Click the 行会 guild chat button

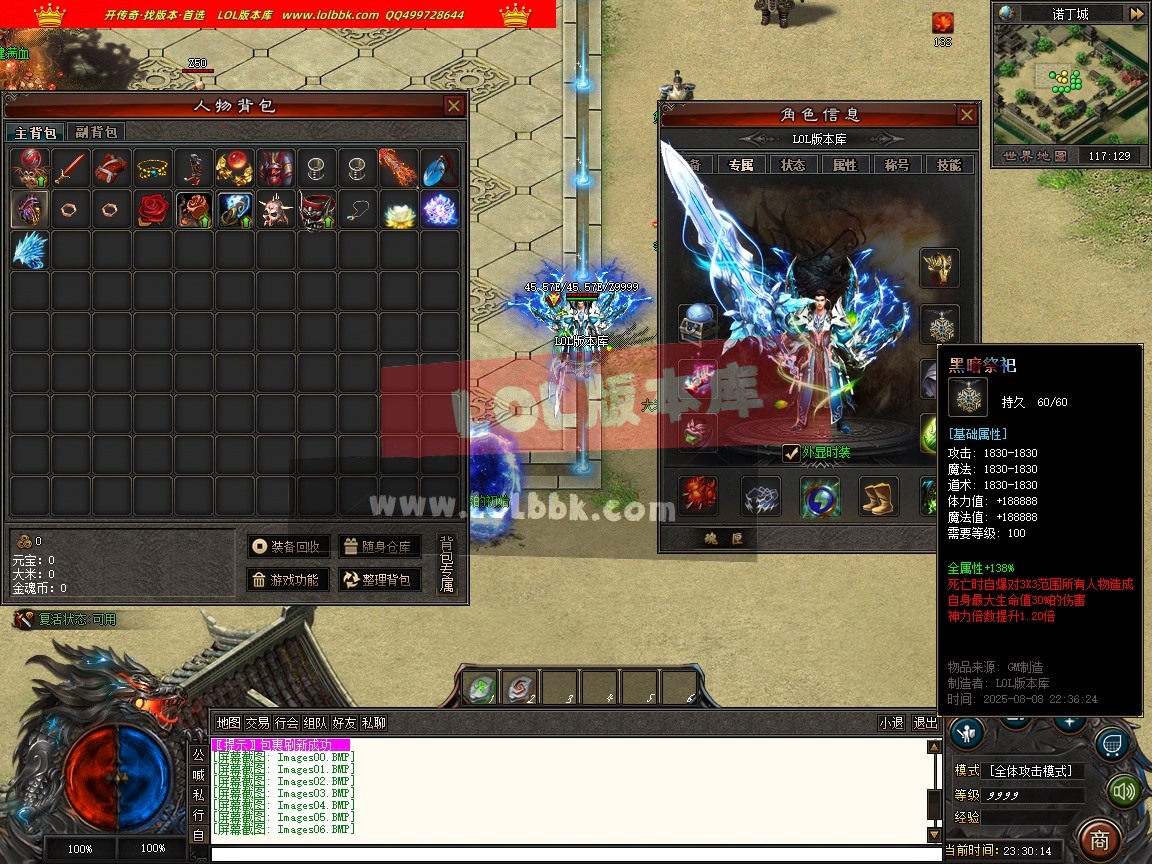287,723
